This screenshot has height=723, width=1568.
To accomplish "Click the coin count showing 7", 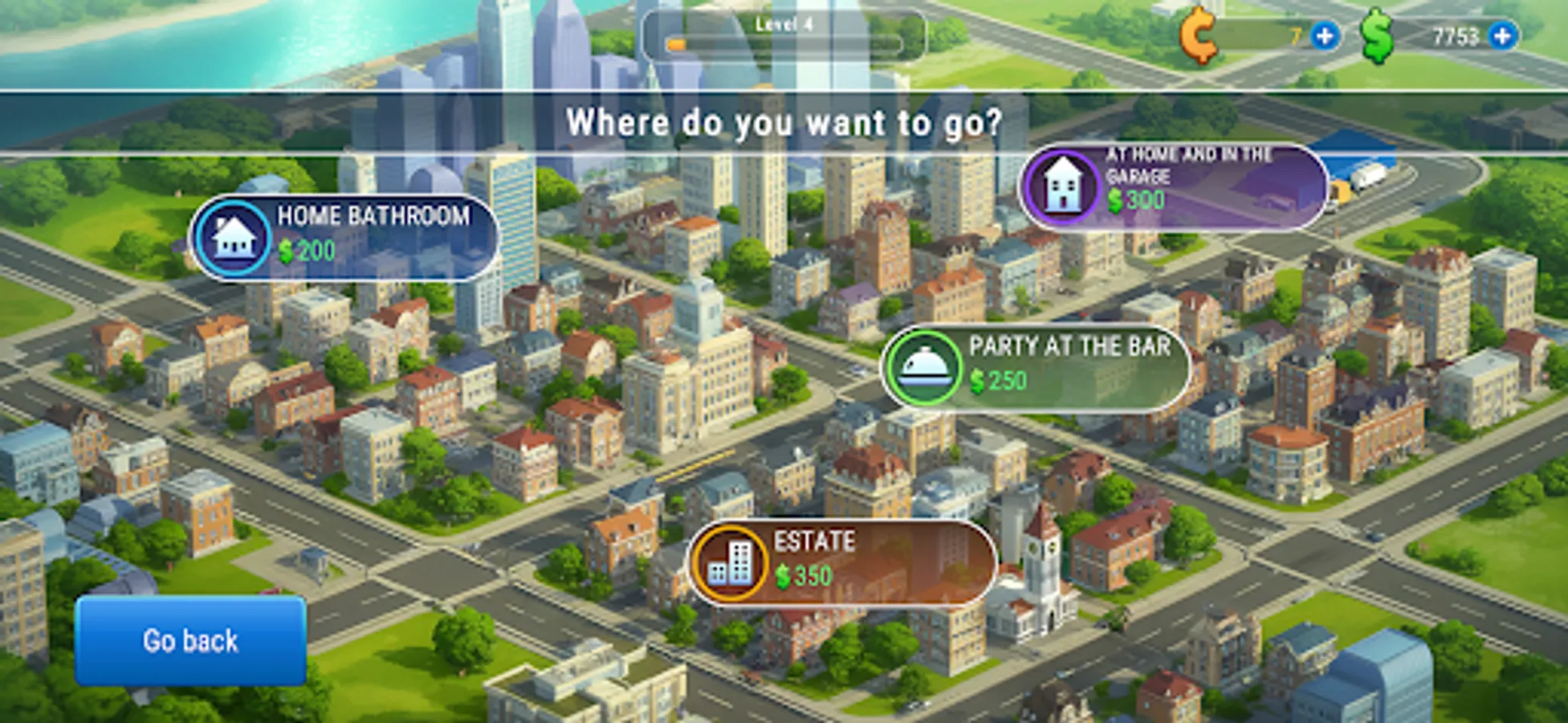I will [1296, 34].
